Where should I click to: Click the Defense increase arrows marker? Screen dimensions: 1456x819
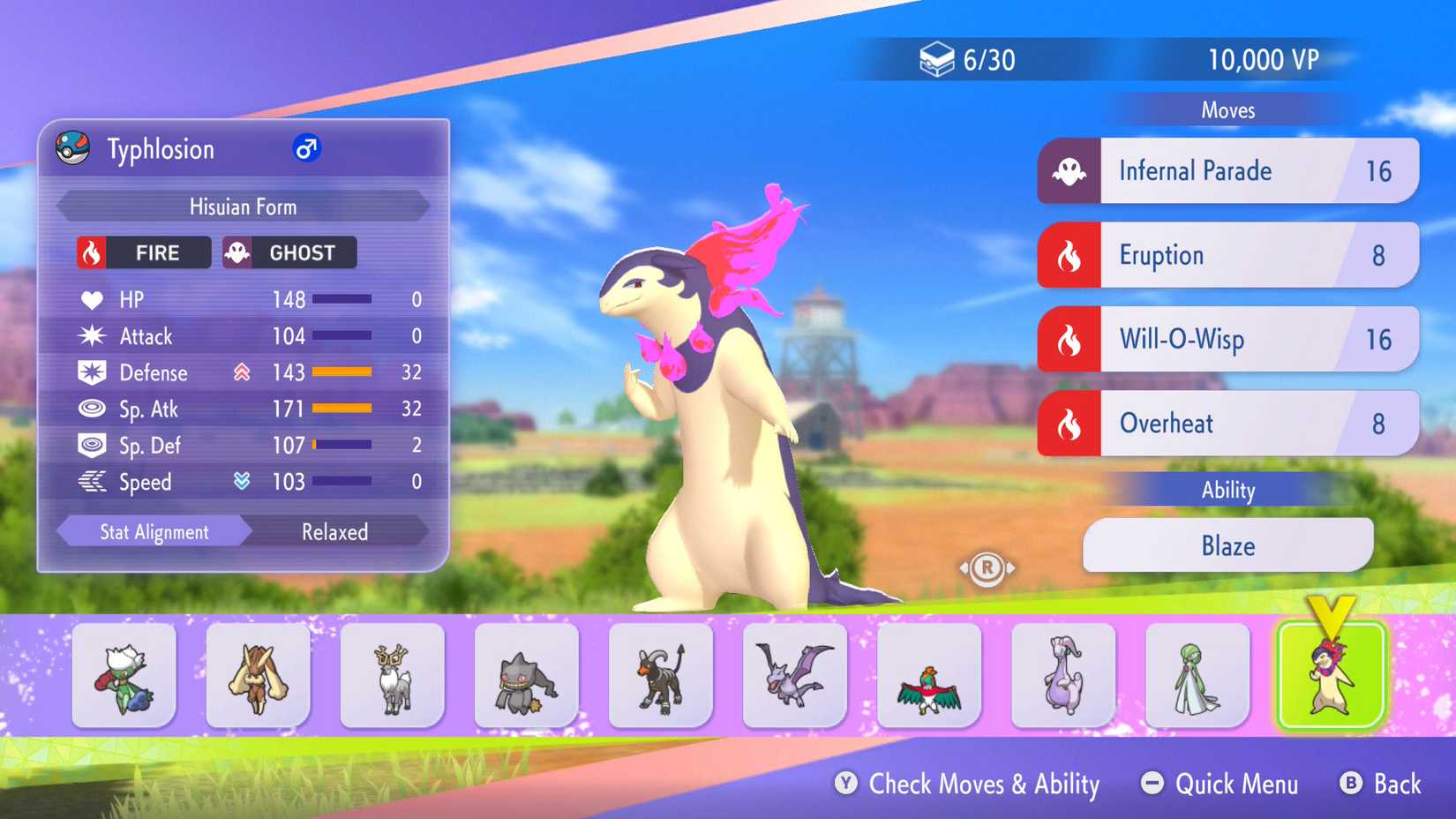click(245, 372)
